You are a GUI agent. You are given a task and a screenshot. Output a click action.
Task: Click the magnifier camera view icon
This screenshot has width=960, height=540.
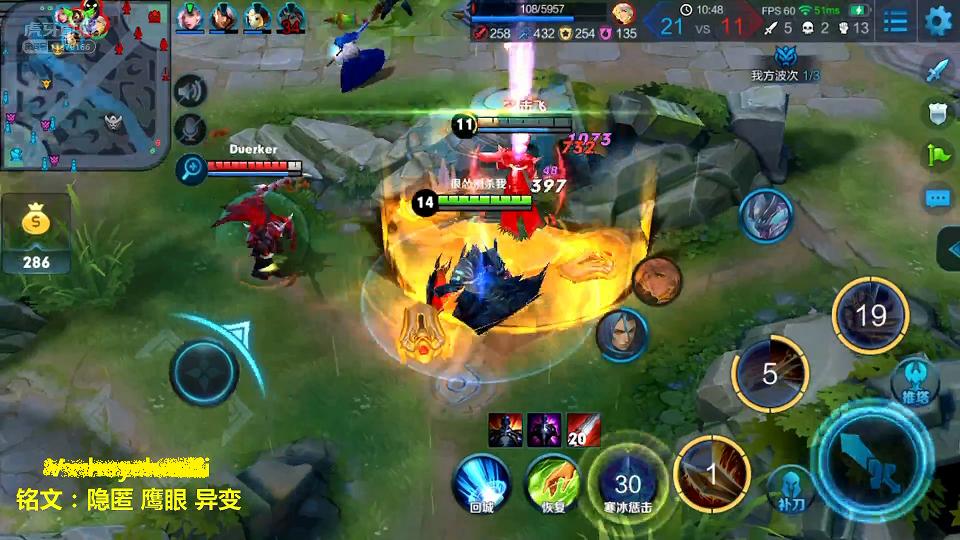pos(189,169)
